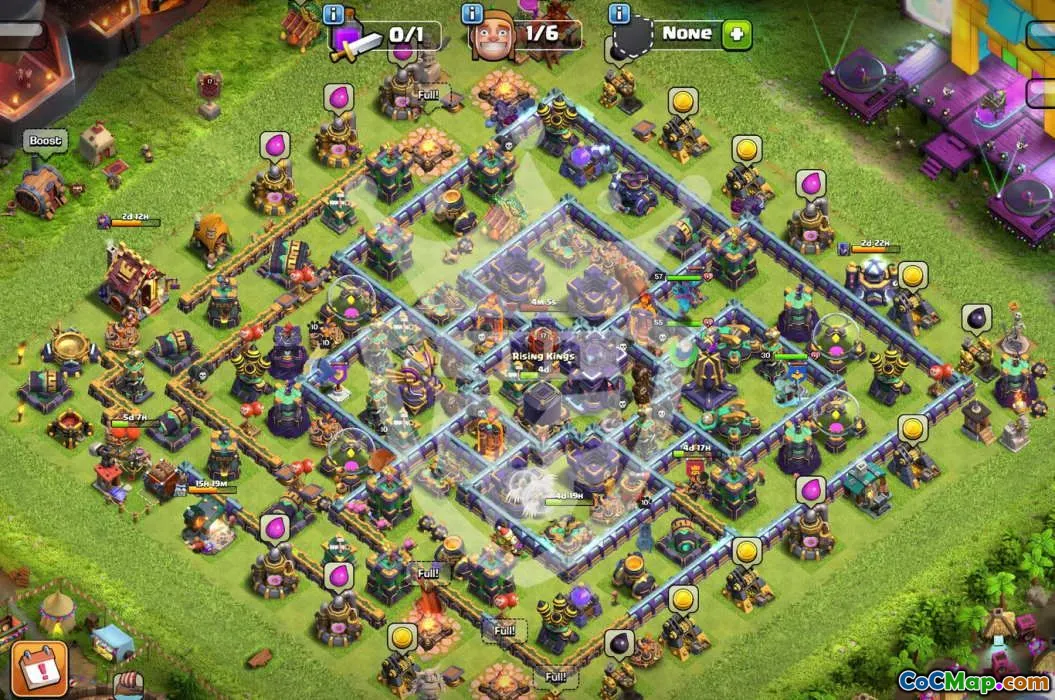Activate the Boost speech bubble
Image resolution: width=1055 pixels, height=700 pixels.
tap(45, 142)
